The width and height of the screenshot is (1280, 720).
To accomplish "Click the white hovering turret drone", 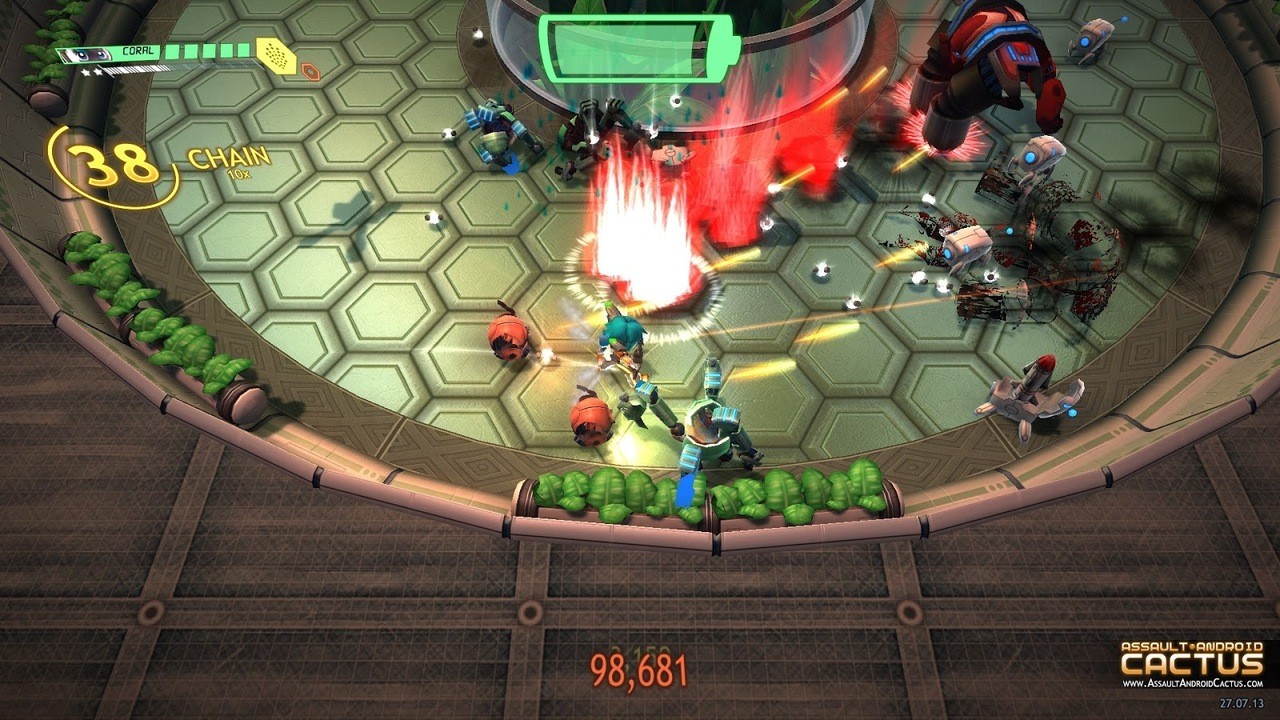I will pyautogui.click(x=1040, y=155).
